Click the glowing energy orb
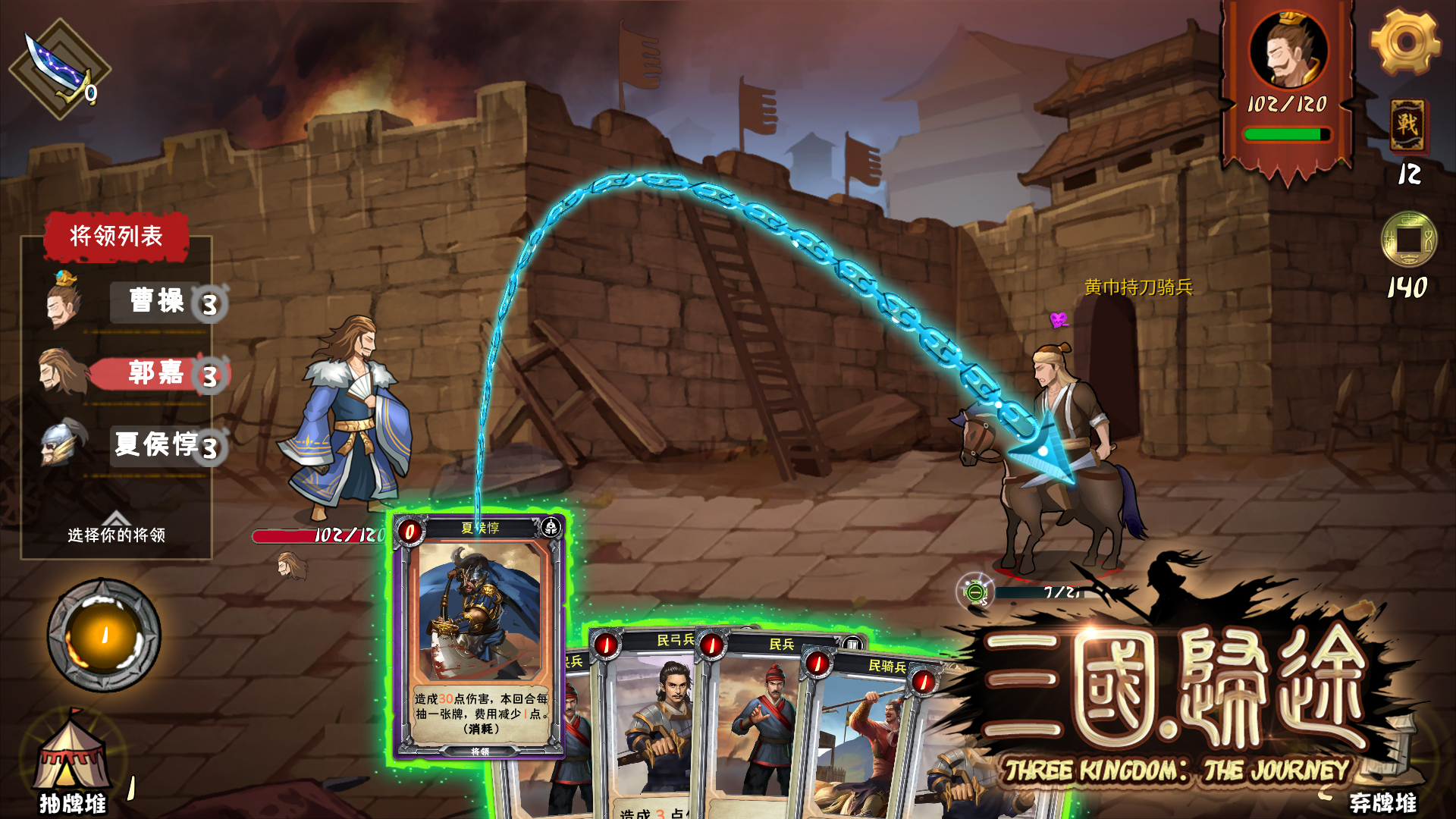Screen dimensions: 1456x819 point(104,635)
